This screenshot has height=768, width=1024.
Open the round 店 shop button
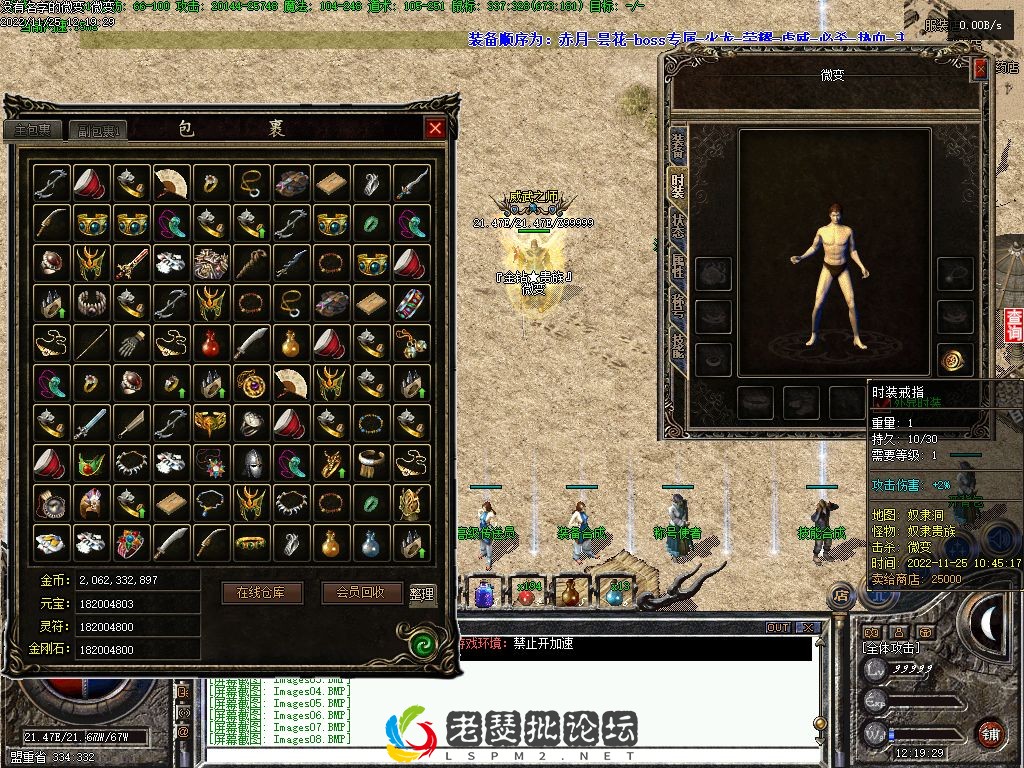pyautogui.click(x=841, y=596)
